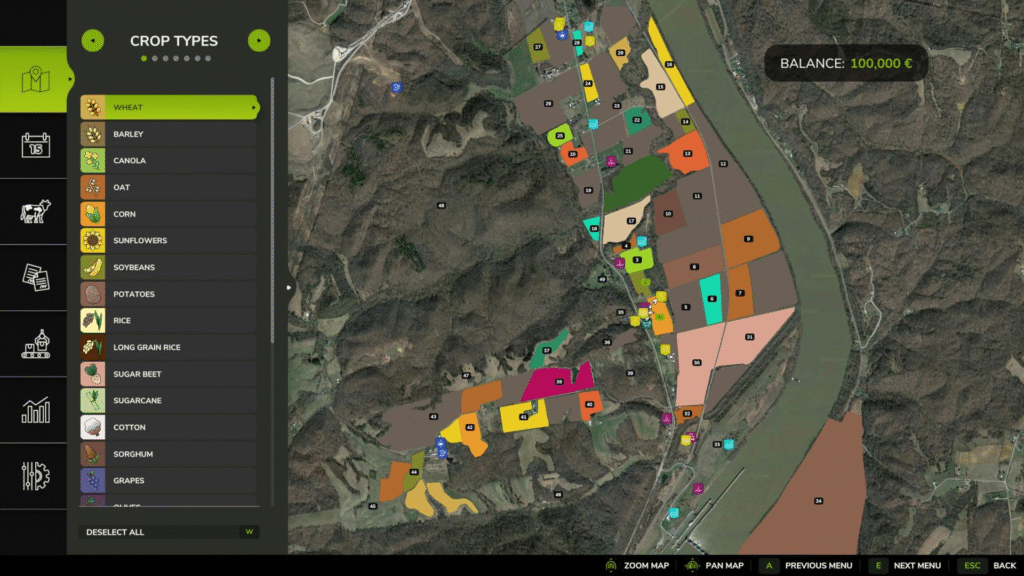
Task: Open the production factory tab
Action: (35, 344)
